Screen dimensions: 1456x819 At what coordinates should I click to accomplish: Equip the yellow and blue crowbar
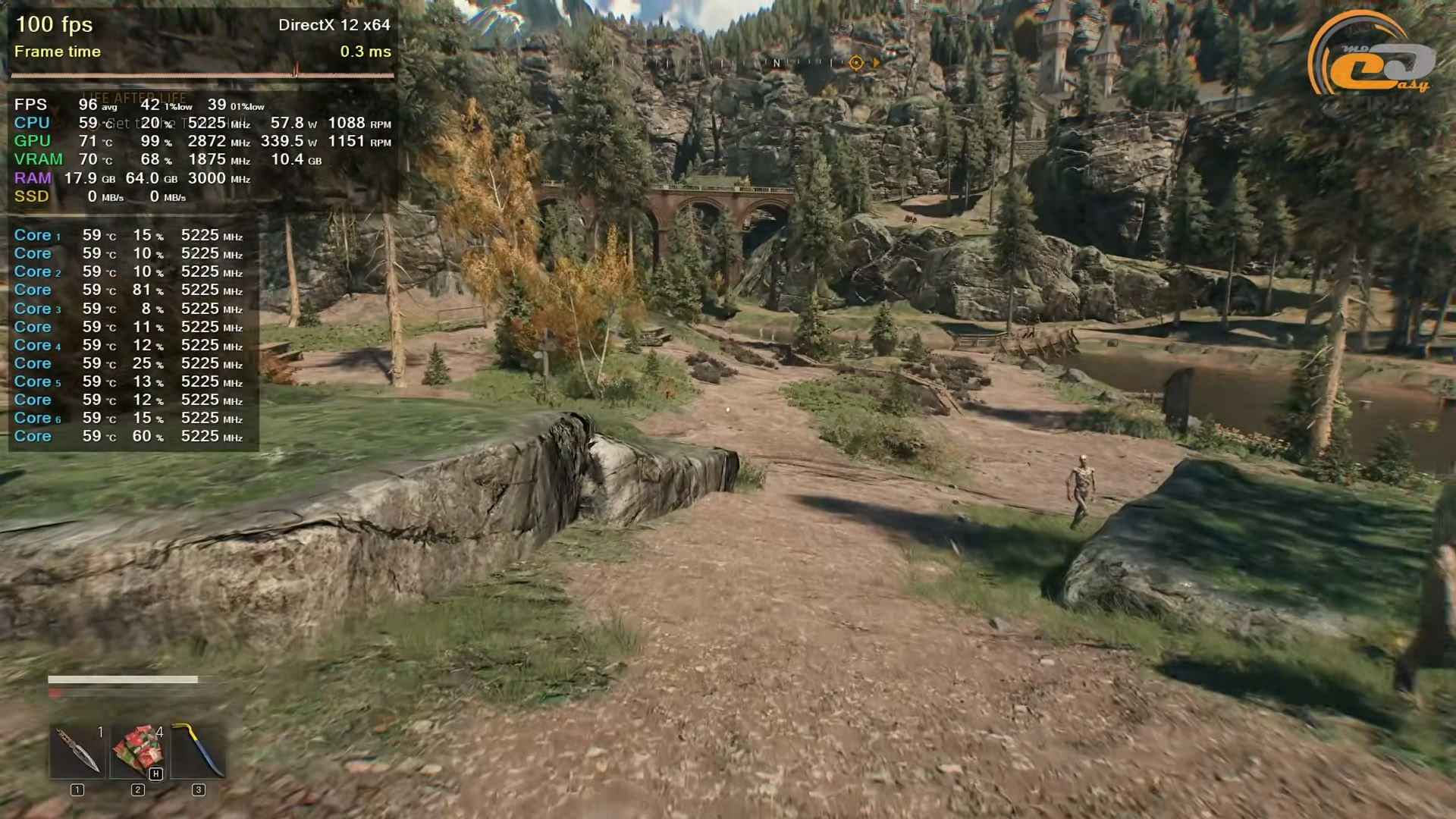198,751
